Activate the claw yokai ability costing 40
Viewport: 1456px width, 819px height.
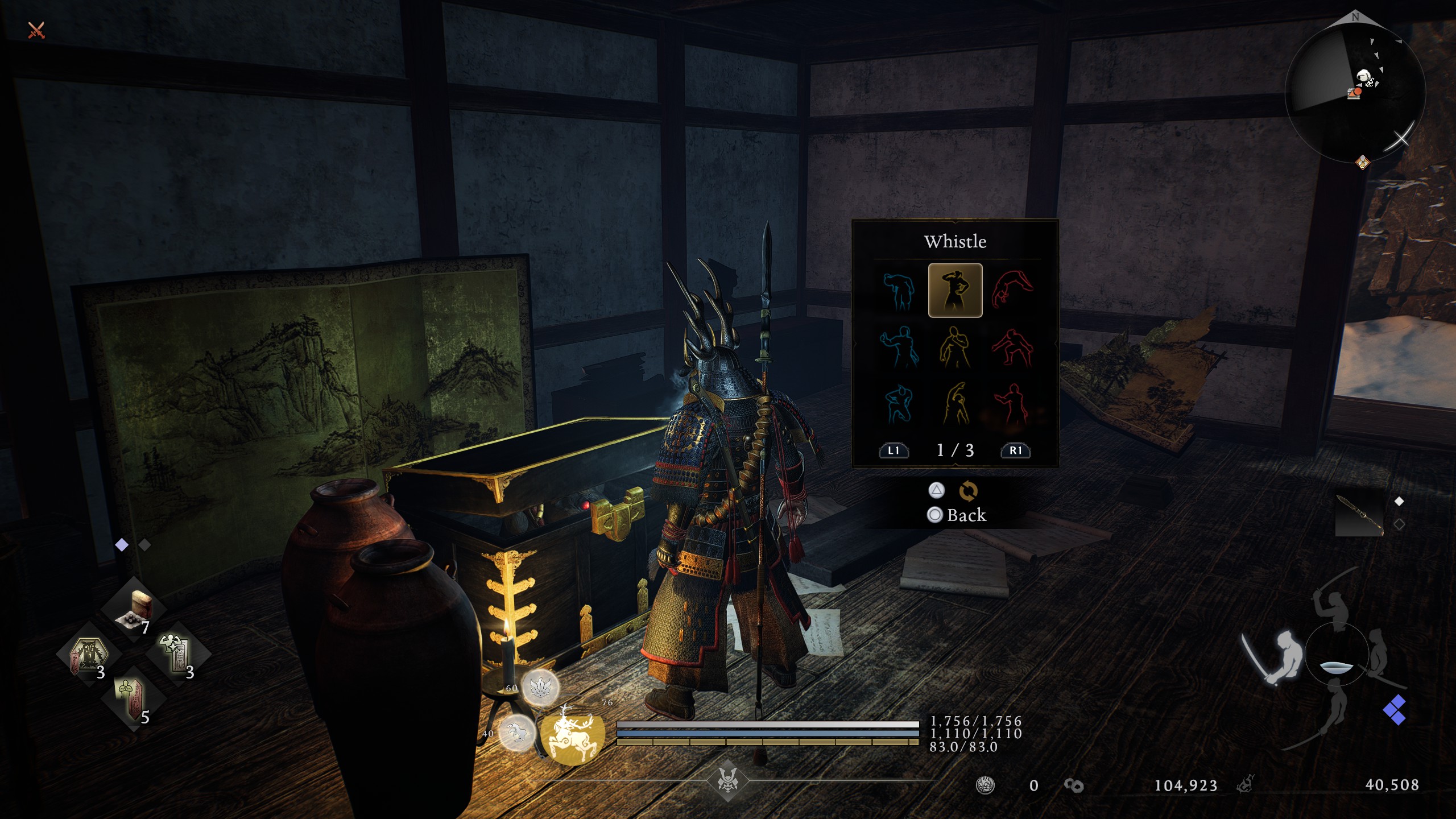point(516,733)
